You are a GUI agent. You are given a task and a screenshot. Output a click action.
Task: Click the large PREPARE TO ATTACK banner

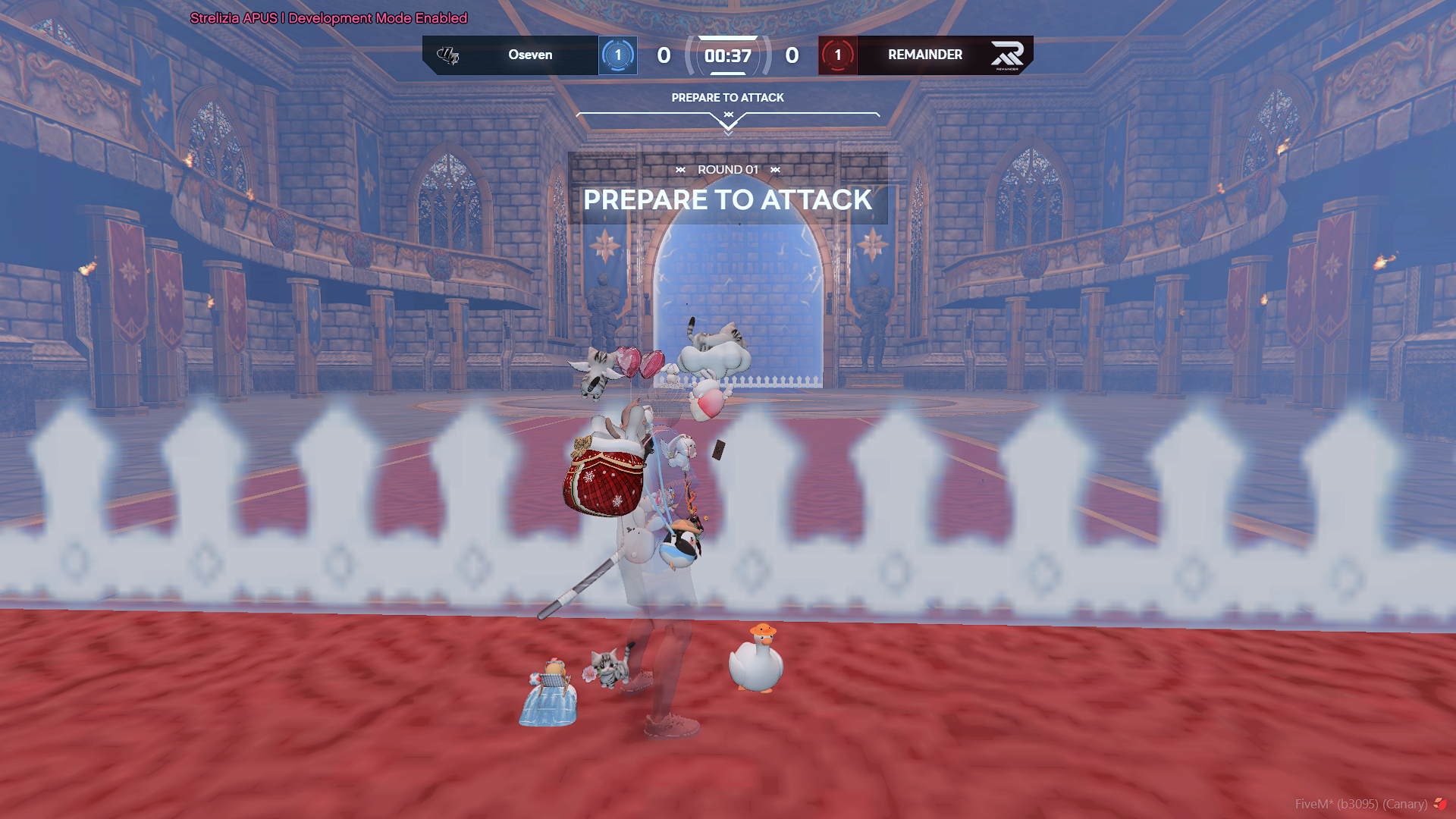[x=728, y=200]
